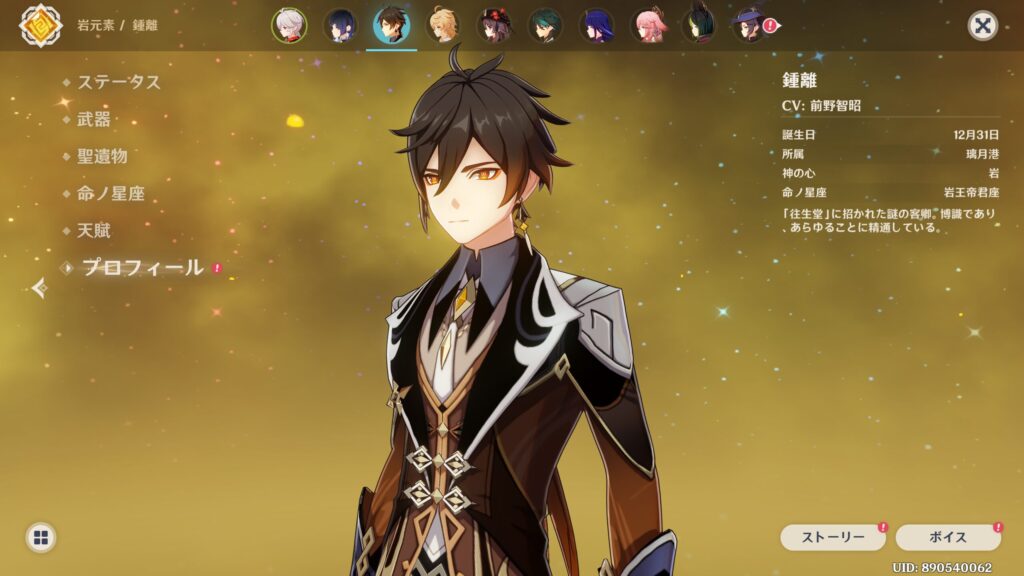Image resolution: width=1024 pixels, height=576 pixels.
Task: Click the ボイス voice-lines button
Action: [x=947, y=537]
